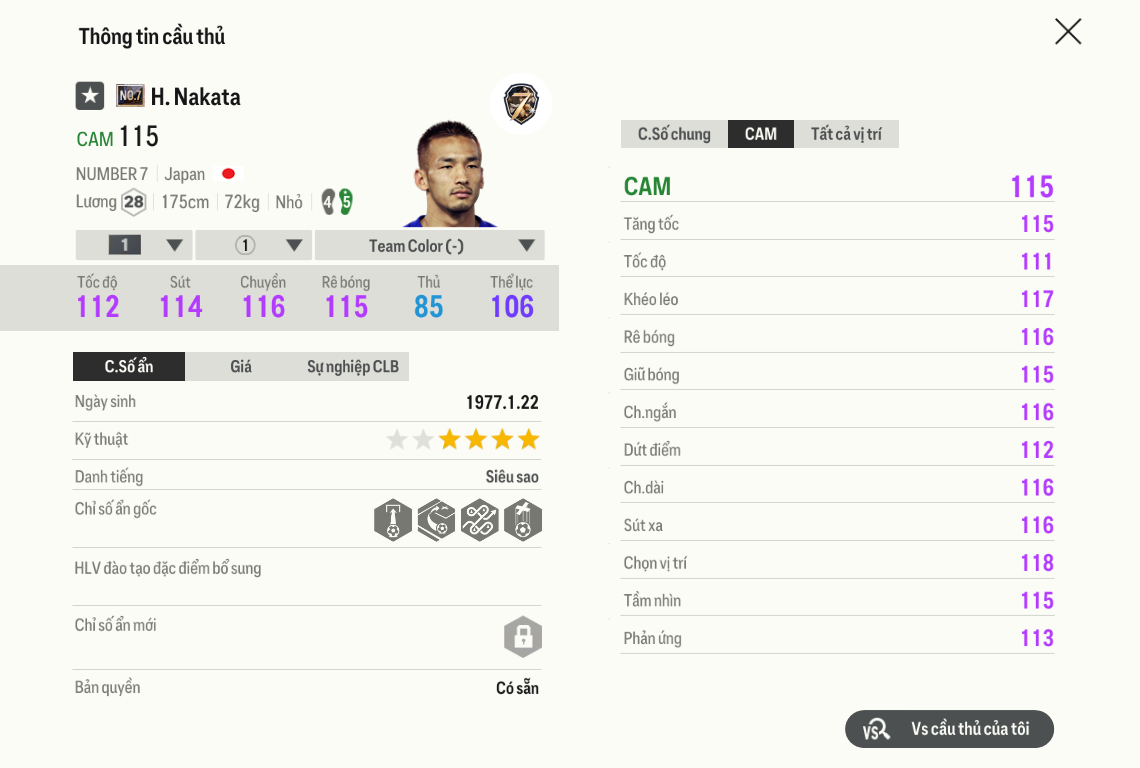View the Sự nghiệp CLB tab
The width and height of the screenshot is (1140, 768).
click(x=353, y=367)
